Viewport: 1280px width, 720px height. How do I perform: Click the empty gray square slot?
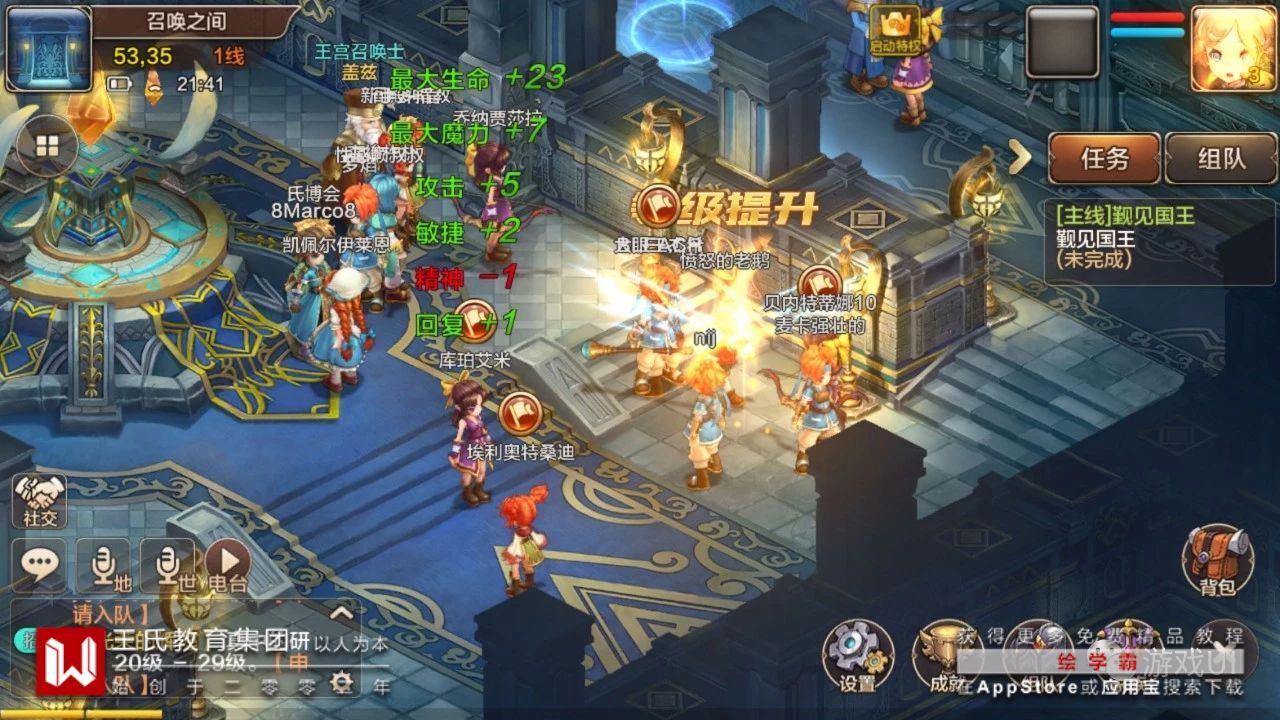(1062, 42)
